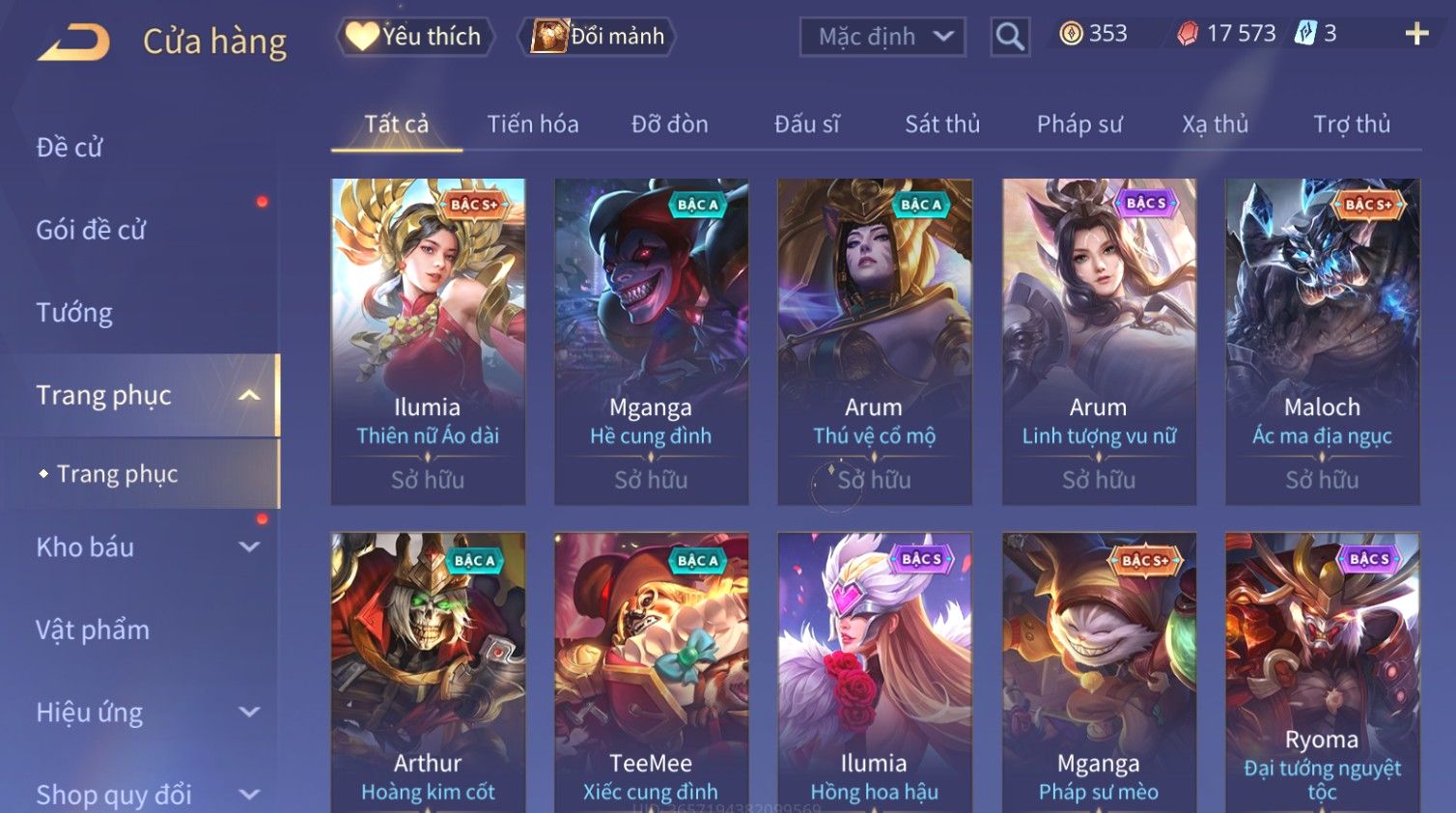Image resolution: width=1456 pixels, height=813 pixels.
Task: Select the Trợ thủ support tab
Action: pos(1352,125)
